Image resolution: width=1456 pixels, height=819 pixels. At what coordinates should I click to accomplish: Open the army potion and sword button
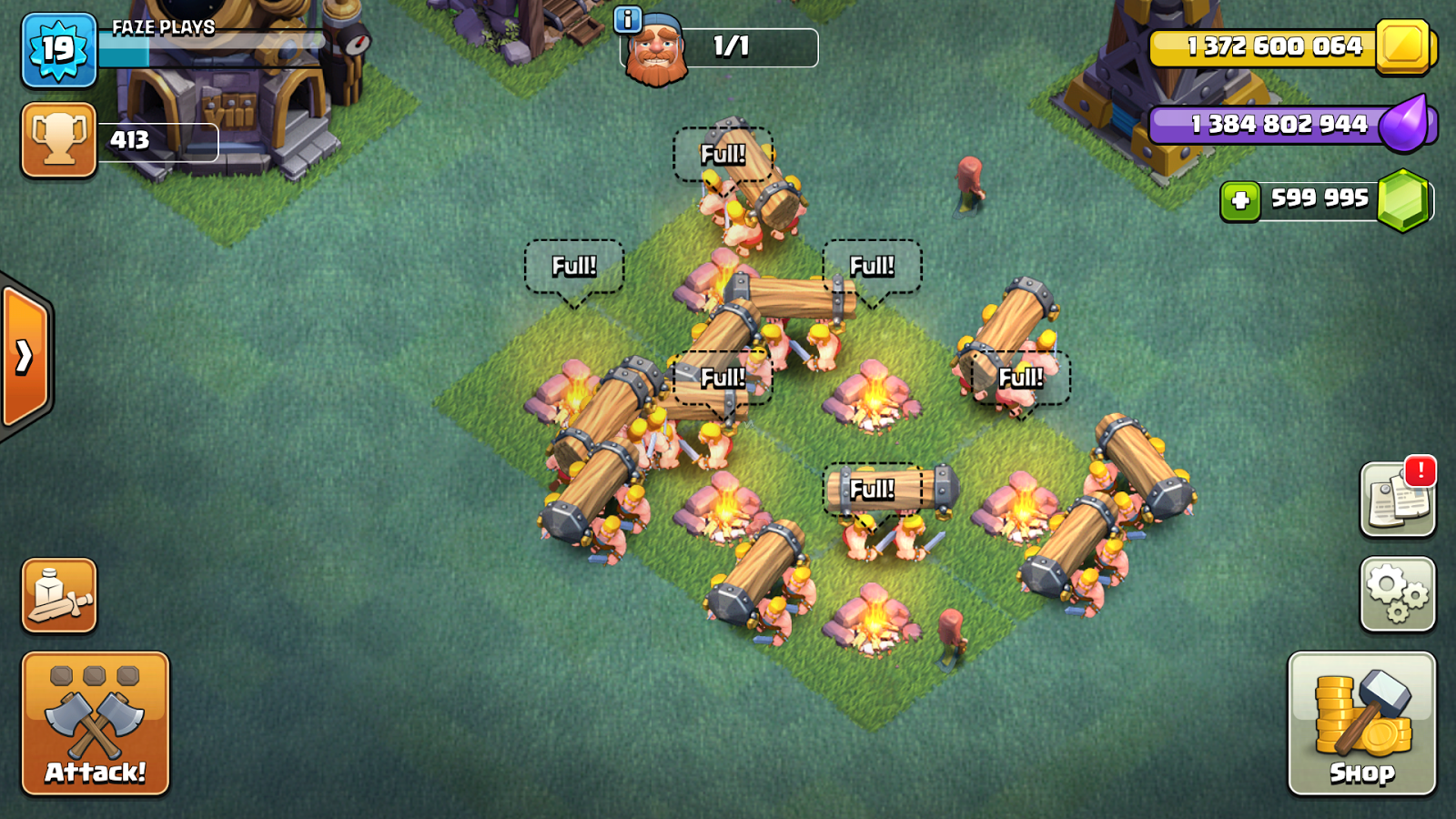59,595
